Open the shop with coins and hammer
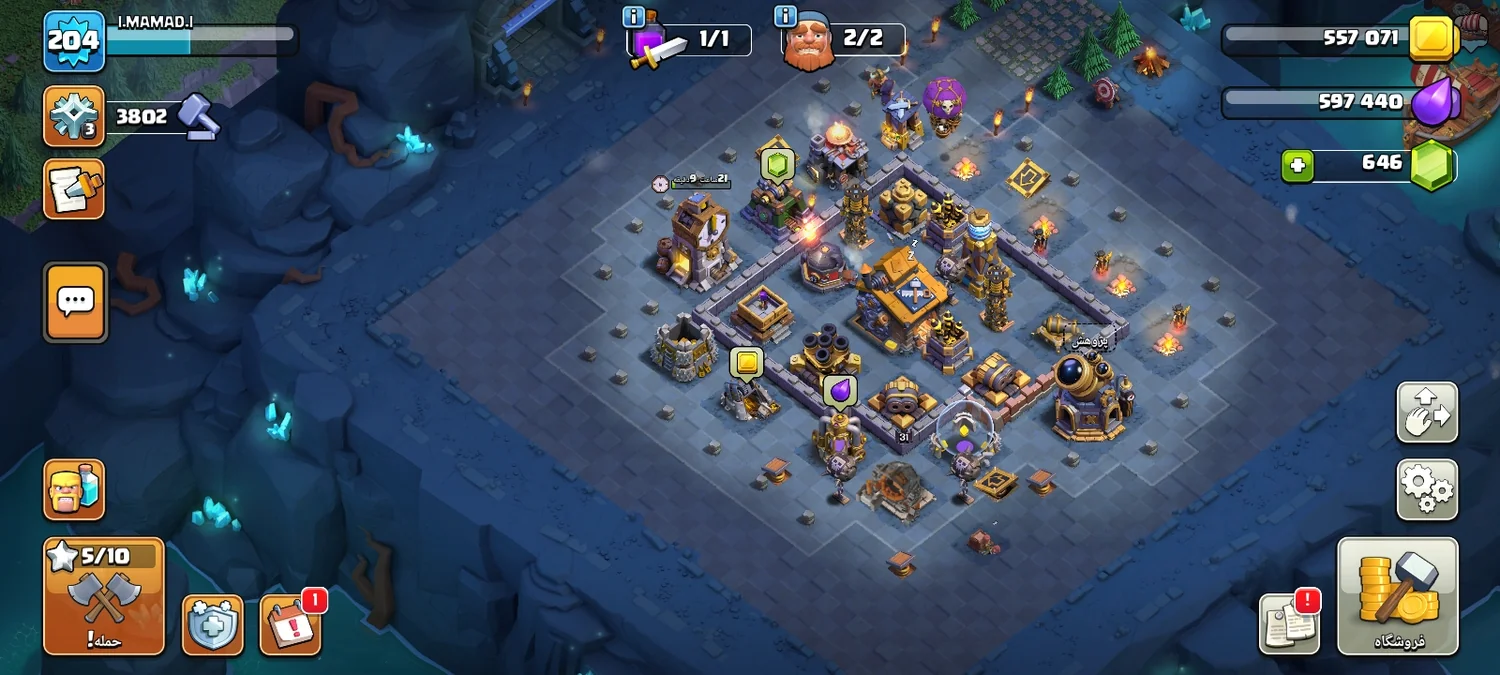Screen dimensions: 1500x675 click(1397, 596)
